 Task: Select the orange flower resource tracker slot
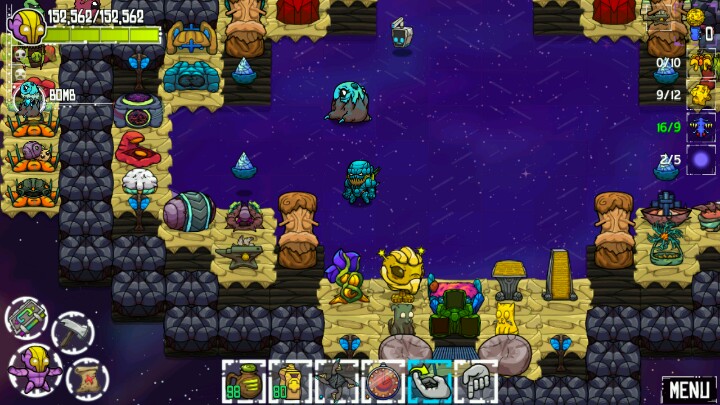click(701, 63)
